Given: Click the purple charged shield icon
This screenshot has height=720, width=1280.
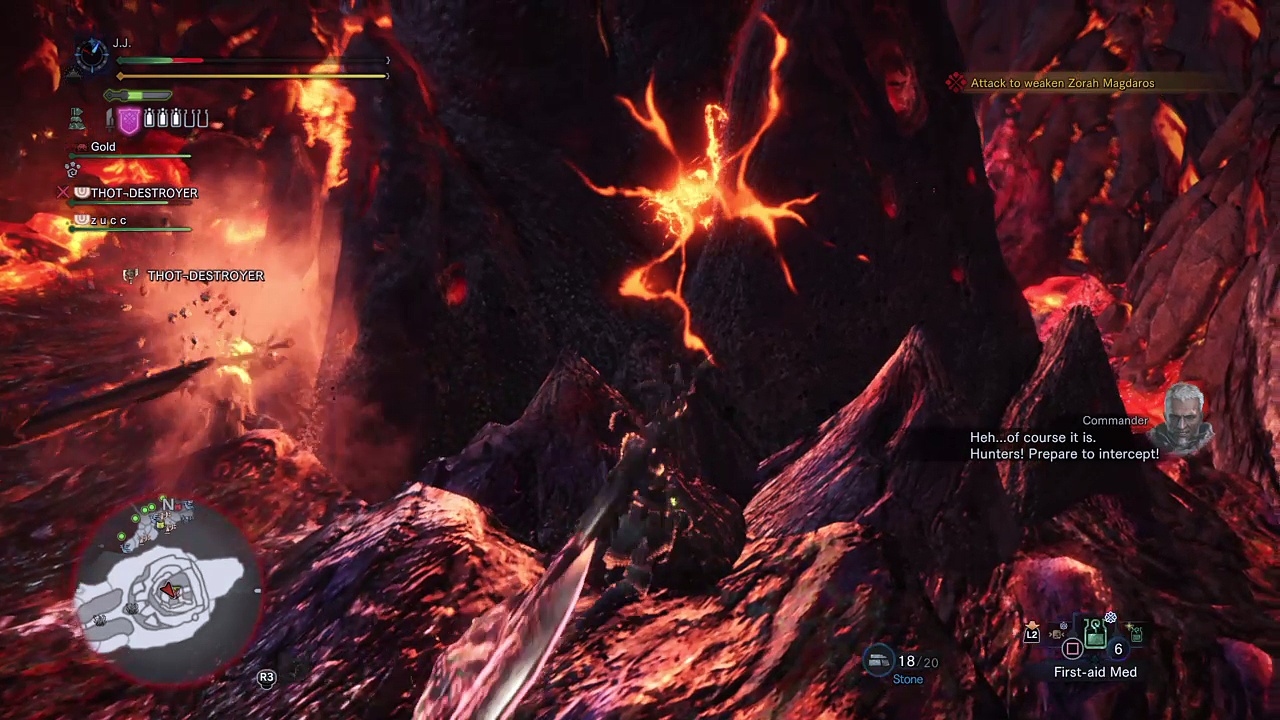Looking at the screenshot, I should [129, 121].
